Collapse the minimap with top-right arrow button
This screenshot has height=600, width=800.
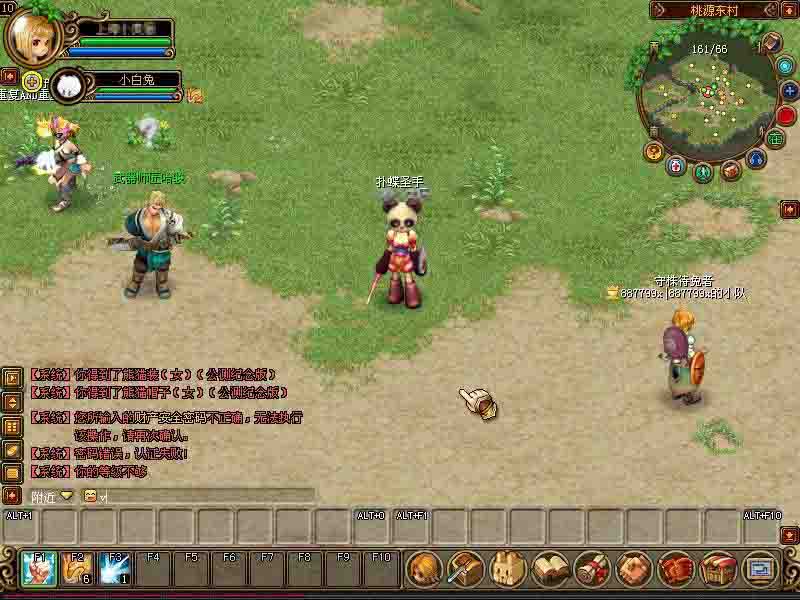pyautogui.click(x=789, y=10)
